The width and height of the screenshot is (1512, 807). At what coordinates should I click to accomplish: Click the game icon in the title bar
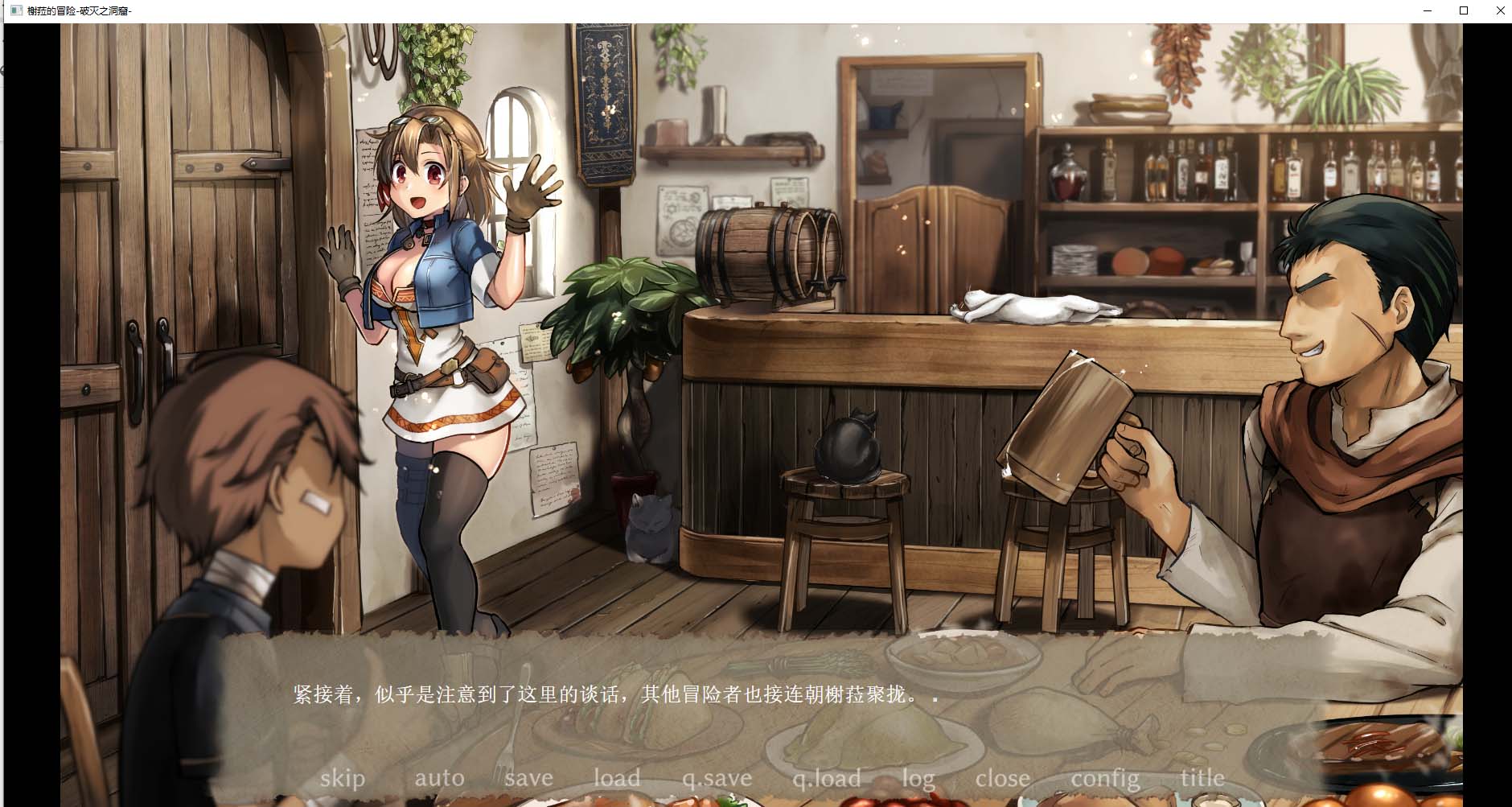[18, 10]
